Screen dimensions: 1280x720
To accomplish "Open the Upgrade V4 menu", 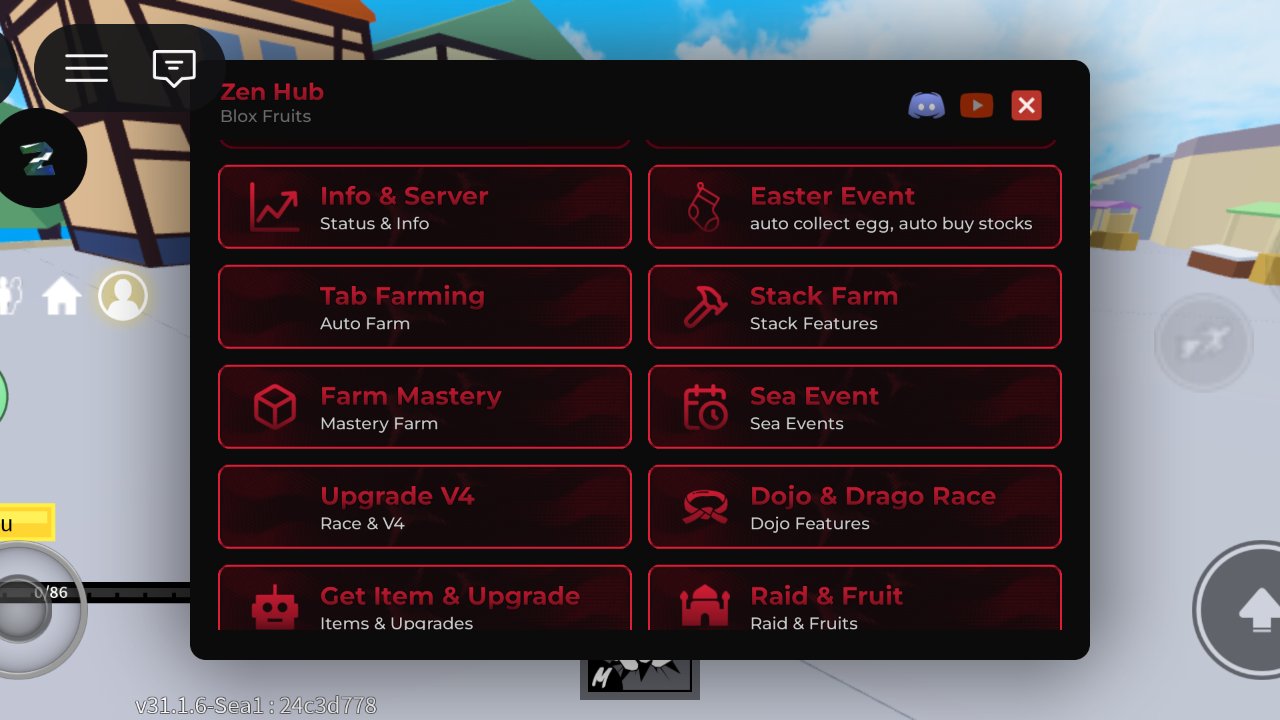I will (424, 507).
